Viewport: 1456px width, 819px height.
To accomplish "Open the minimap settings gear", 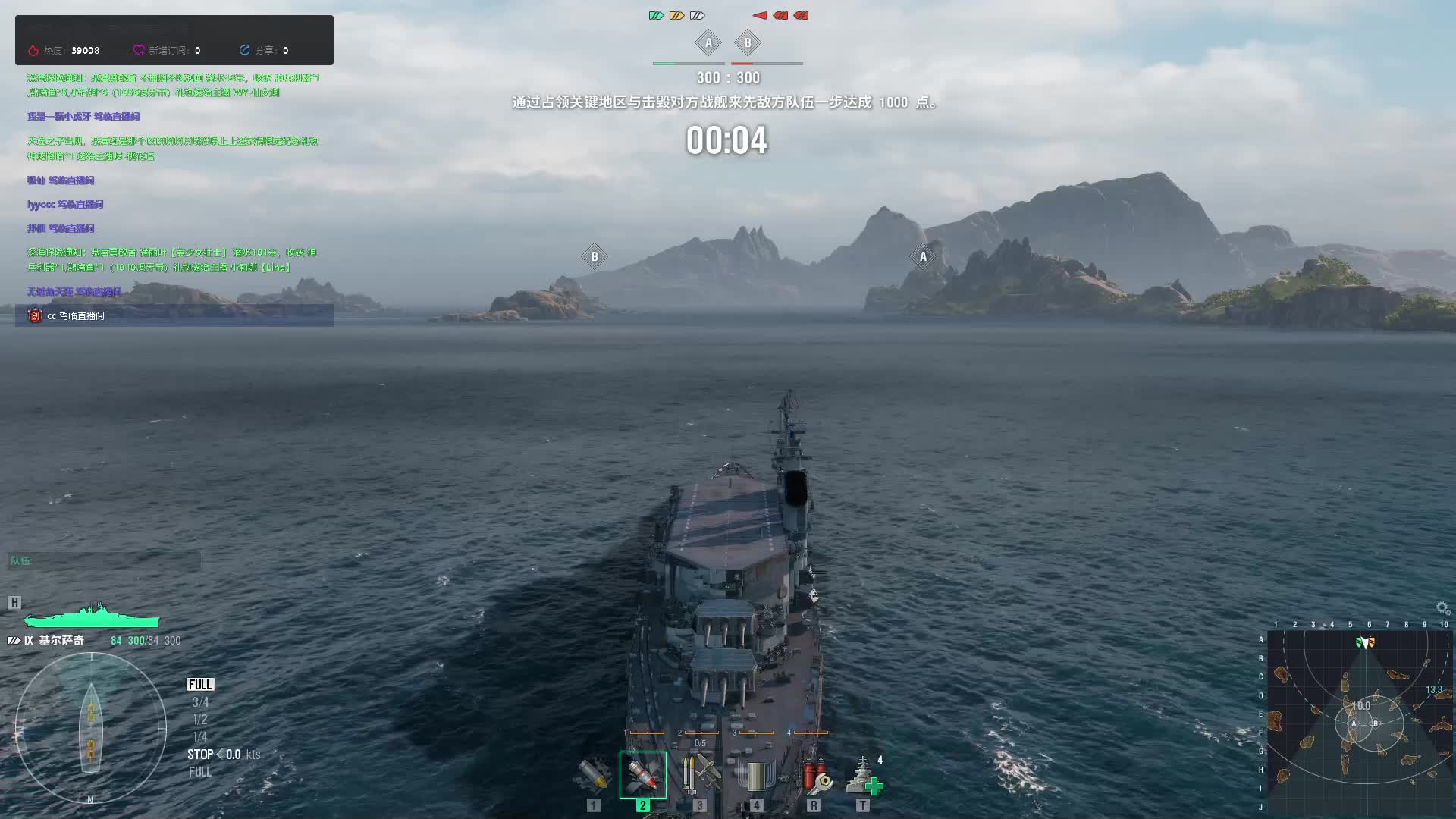I will tap(1442, 608).
